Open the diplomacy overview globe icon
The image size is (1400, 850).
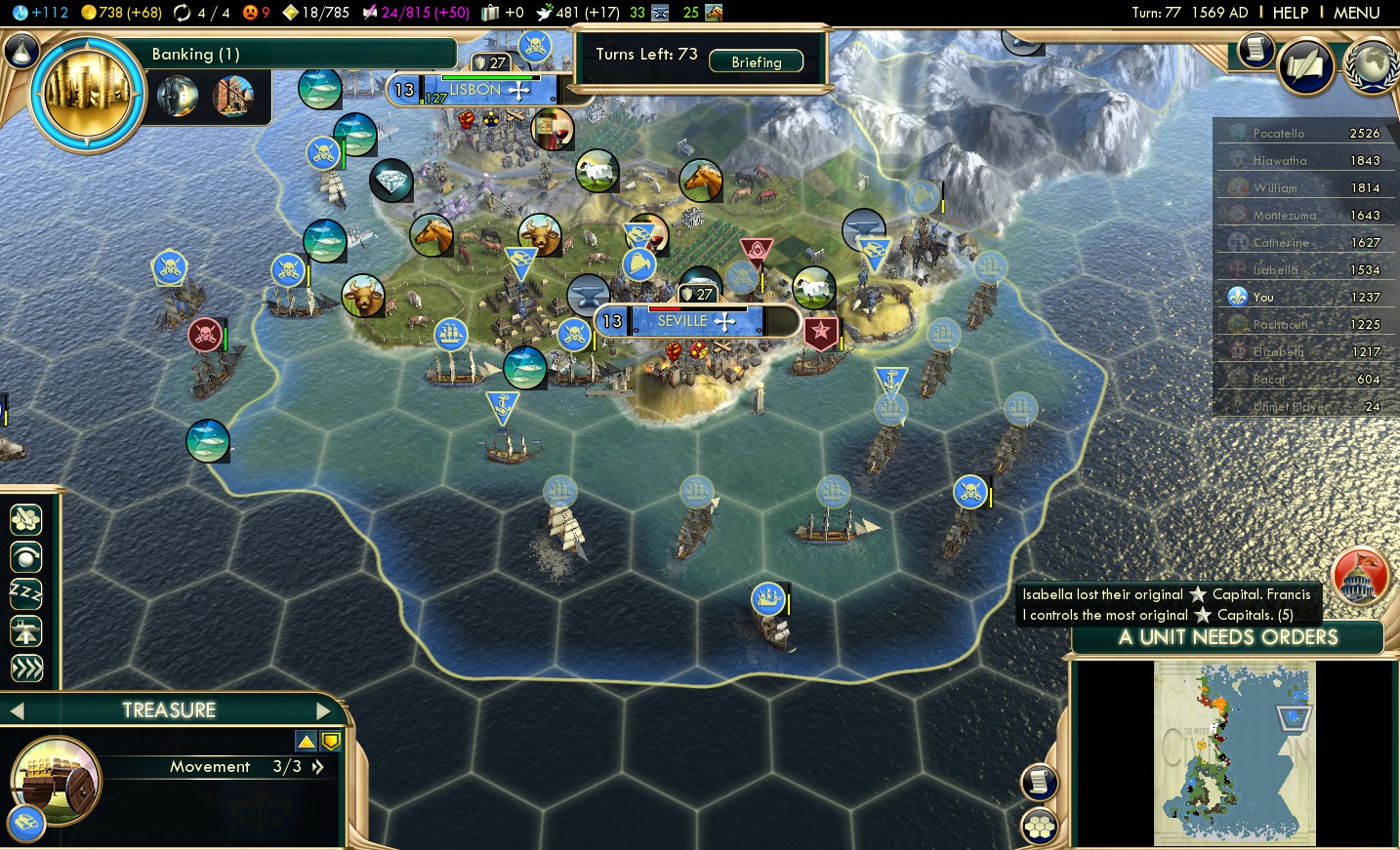(1370, 65)
